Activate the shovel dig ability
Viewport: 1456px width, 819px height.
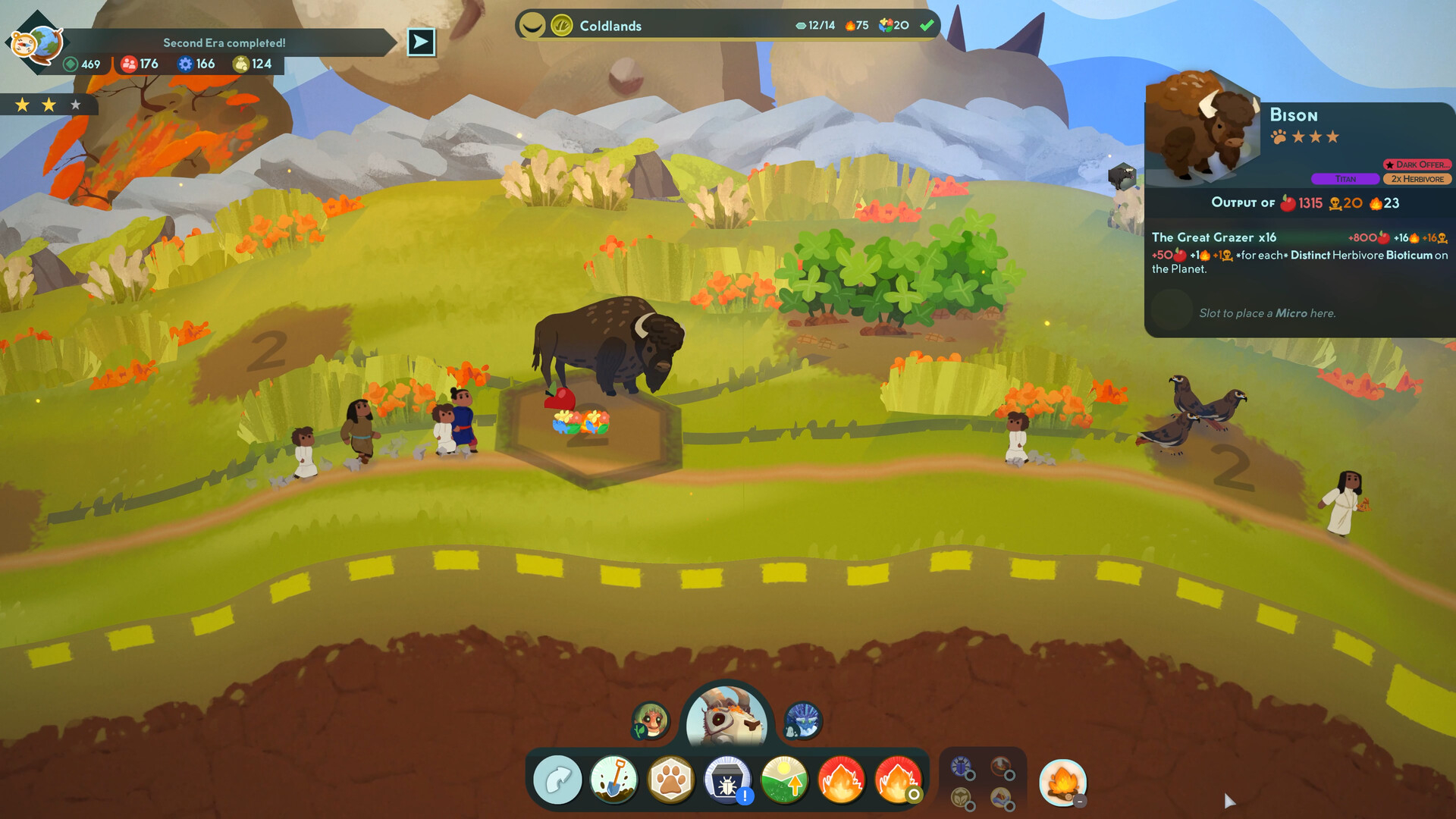pos(613,780)
